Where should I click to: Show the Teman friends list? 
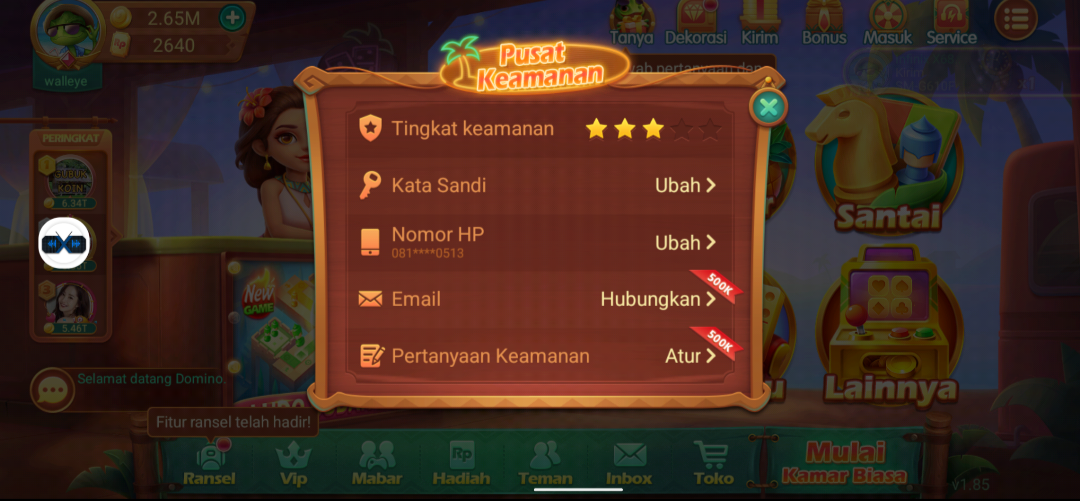click(545, 462)
